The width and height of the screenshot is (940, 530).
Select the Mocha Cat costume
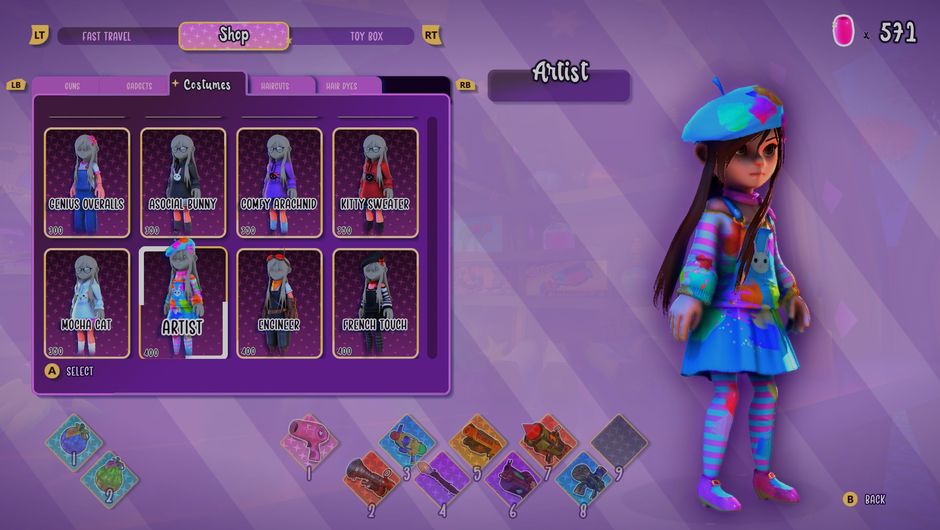[x=87, y=303]
